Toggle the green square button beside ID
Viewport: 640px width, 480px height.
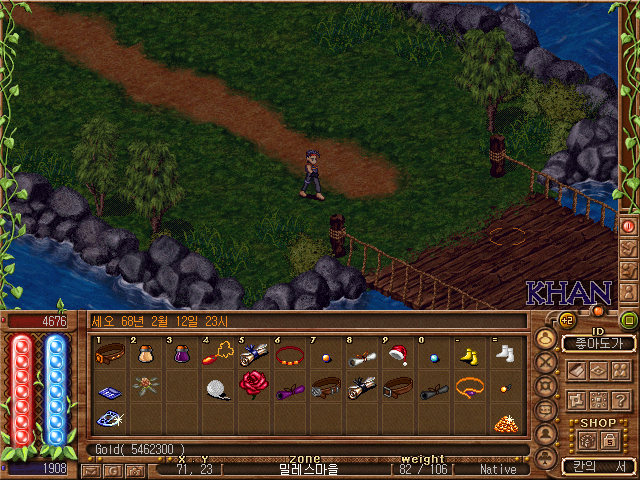[629, 321]
